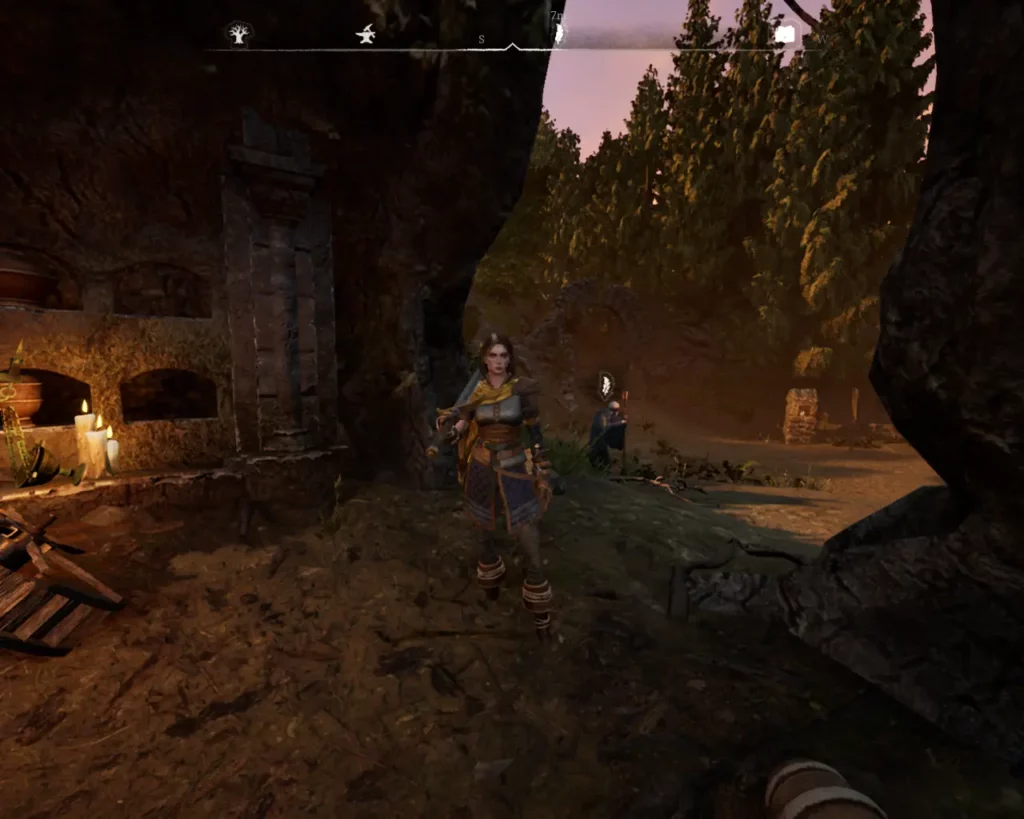
Task: Click the white house marker on compass
Action: [785, 35]
